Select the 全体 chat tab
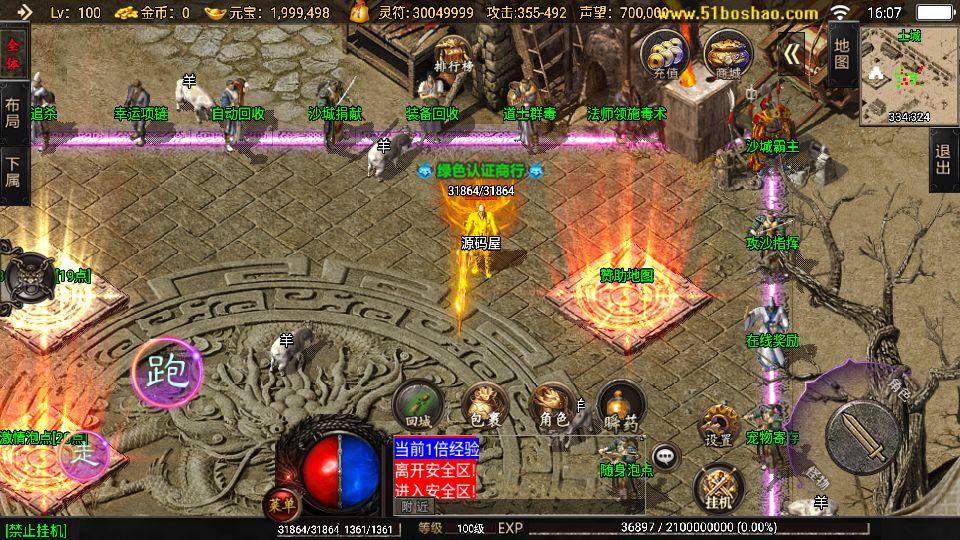This screenshot has width=960, height=540. [14, 53]
